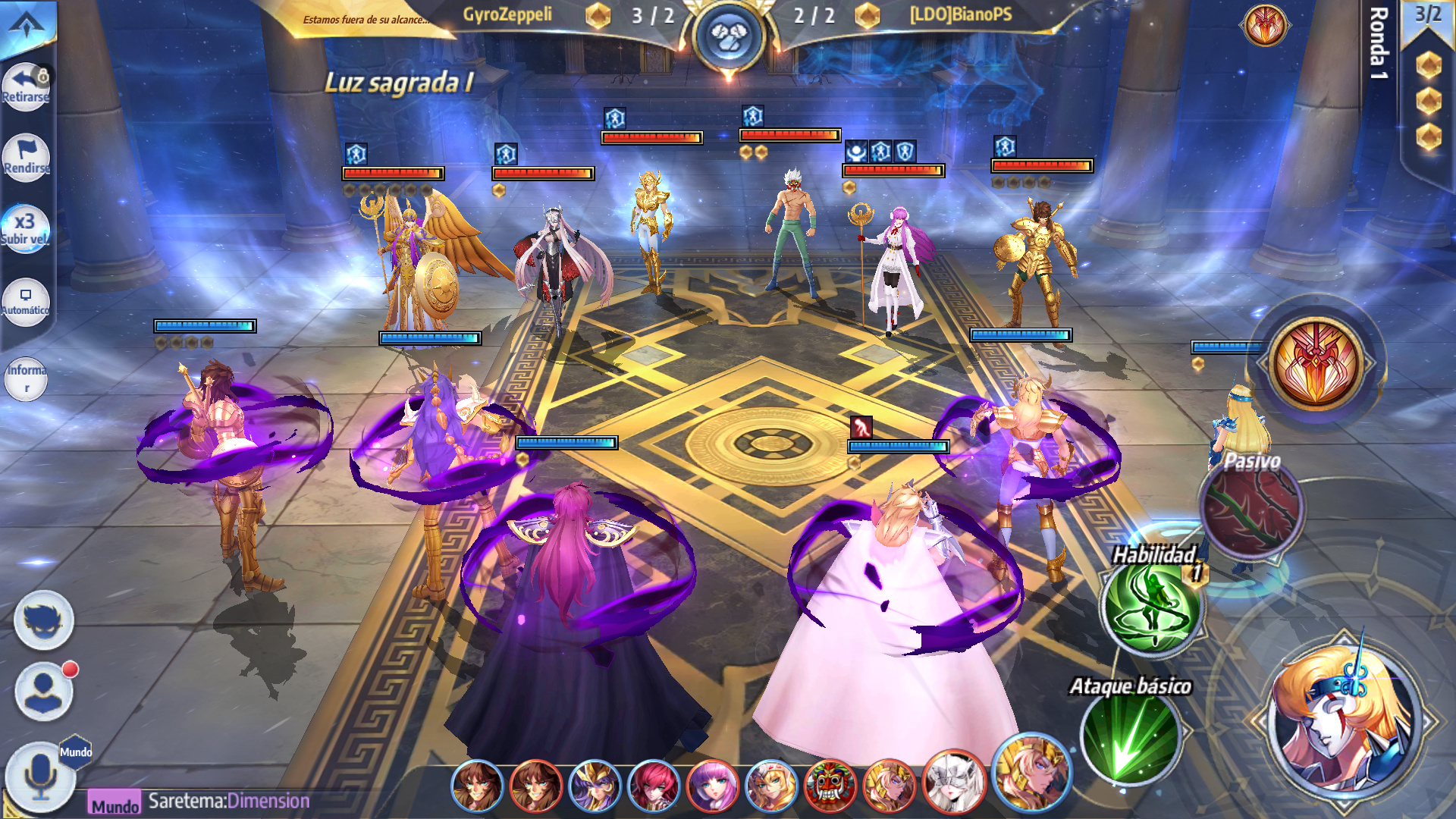Select the red tribal mask turn portrait
The width and height of the screenshot is (1456, 819).
pyautogui.click(x=830, y=786)
